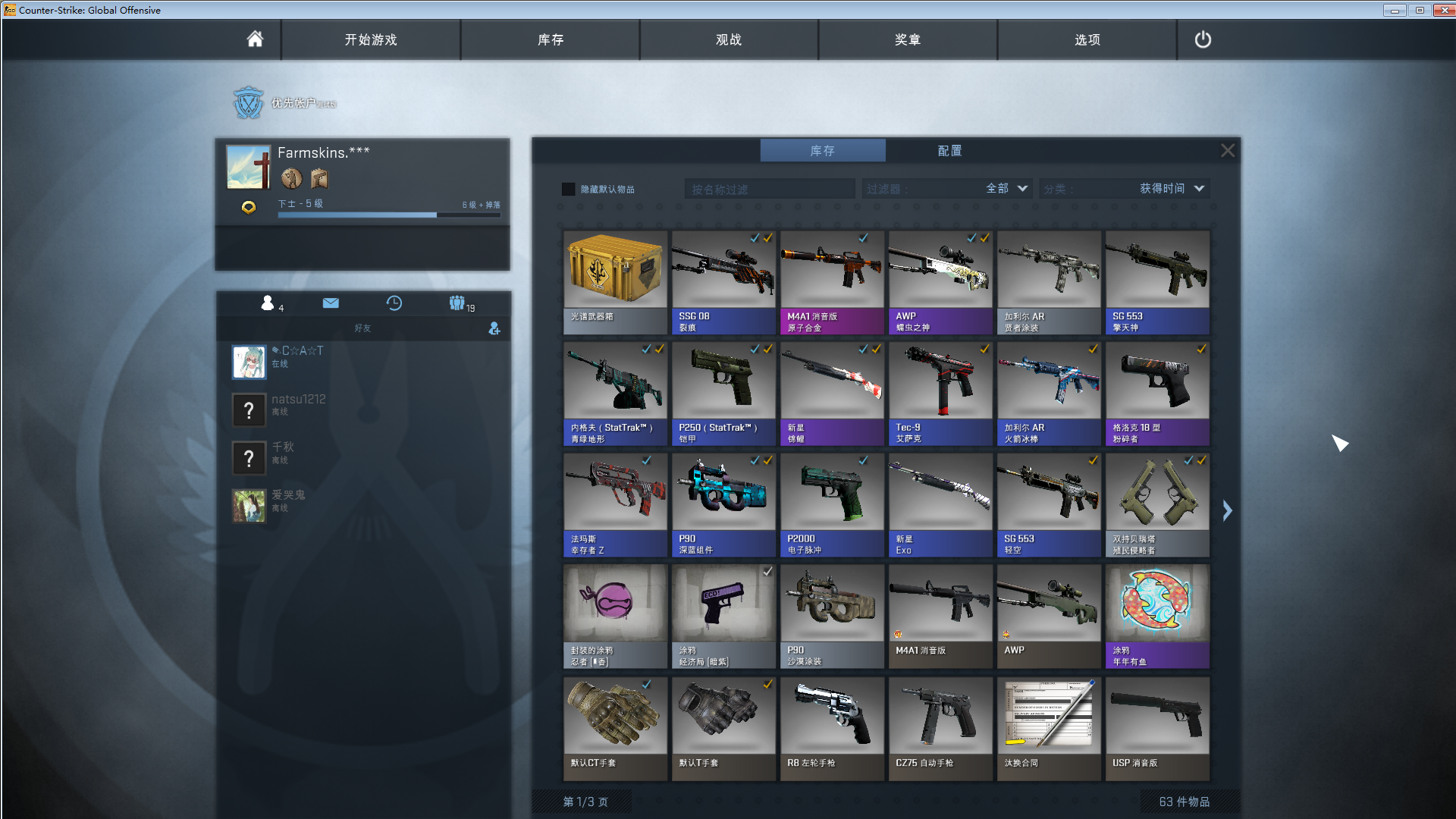Check messages with the envelope icon
The width and height of the screenshot is (1456, 819).
coord(331,303)
